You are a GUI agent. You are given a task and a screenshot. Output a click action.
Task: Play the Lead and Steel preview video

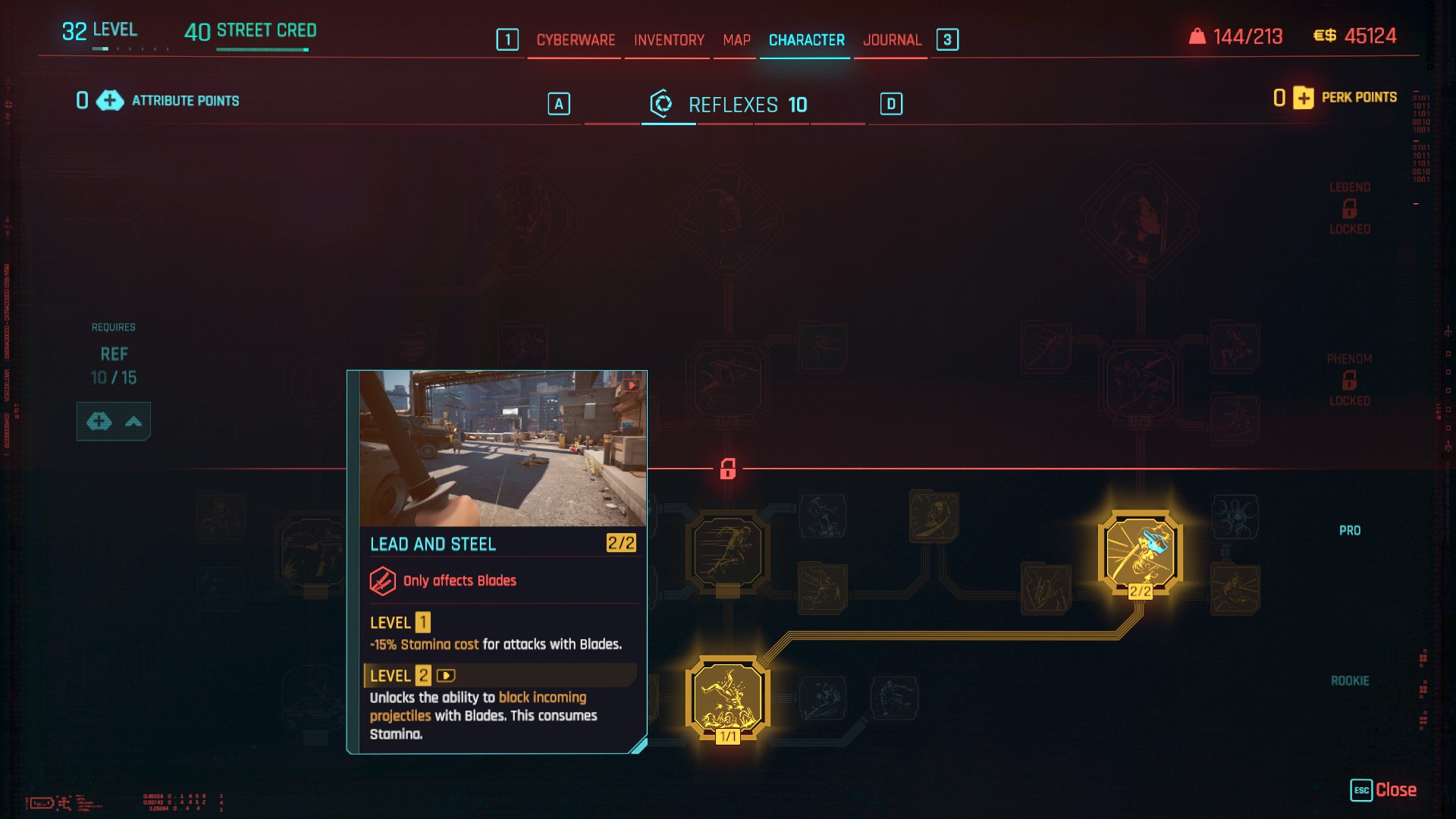click(x=631, y=385)
